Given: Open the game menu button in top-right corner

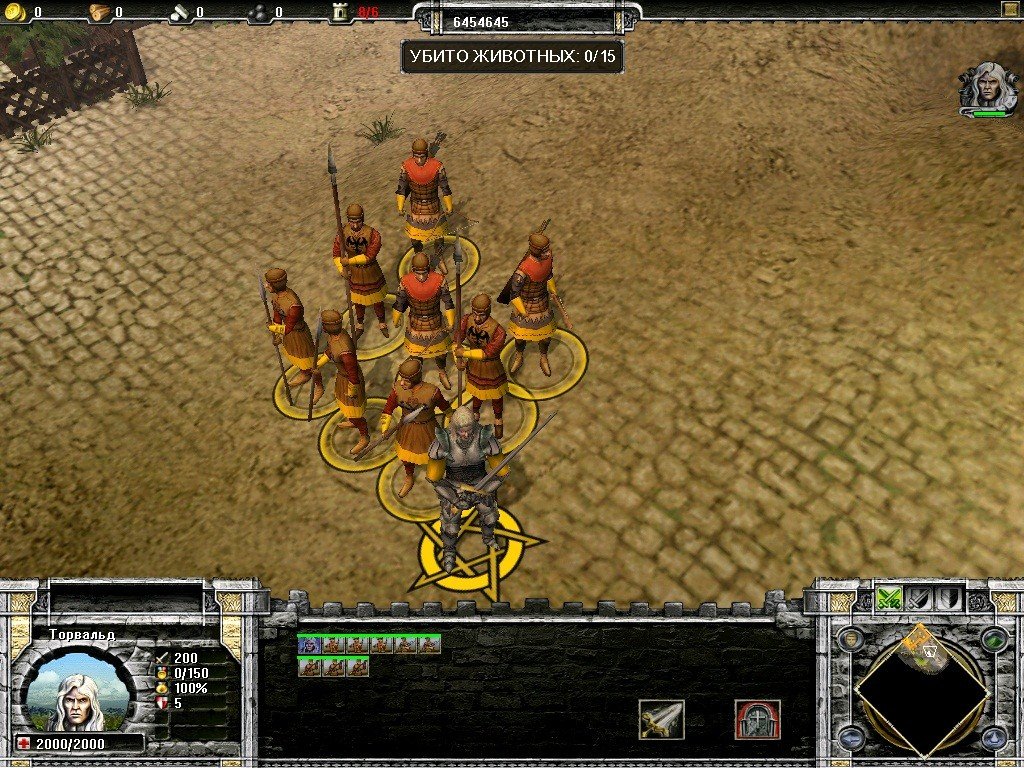Looking at the screenshot, I should (x=1008, y=9).
